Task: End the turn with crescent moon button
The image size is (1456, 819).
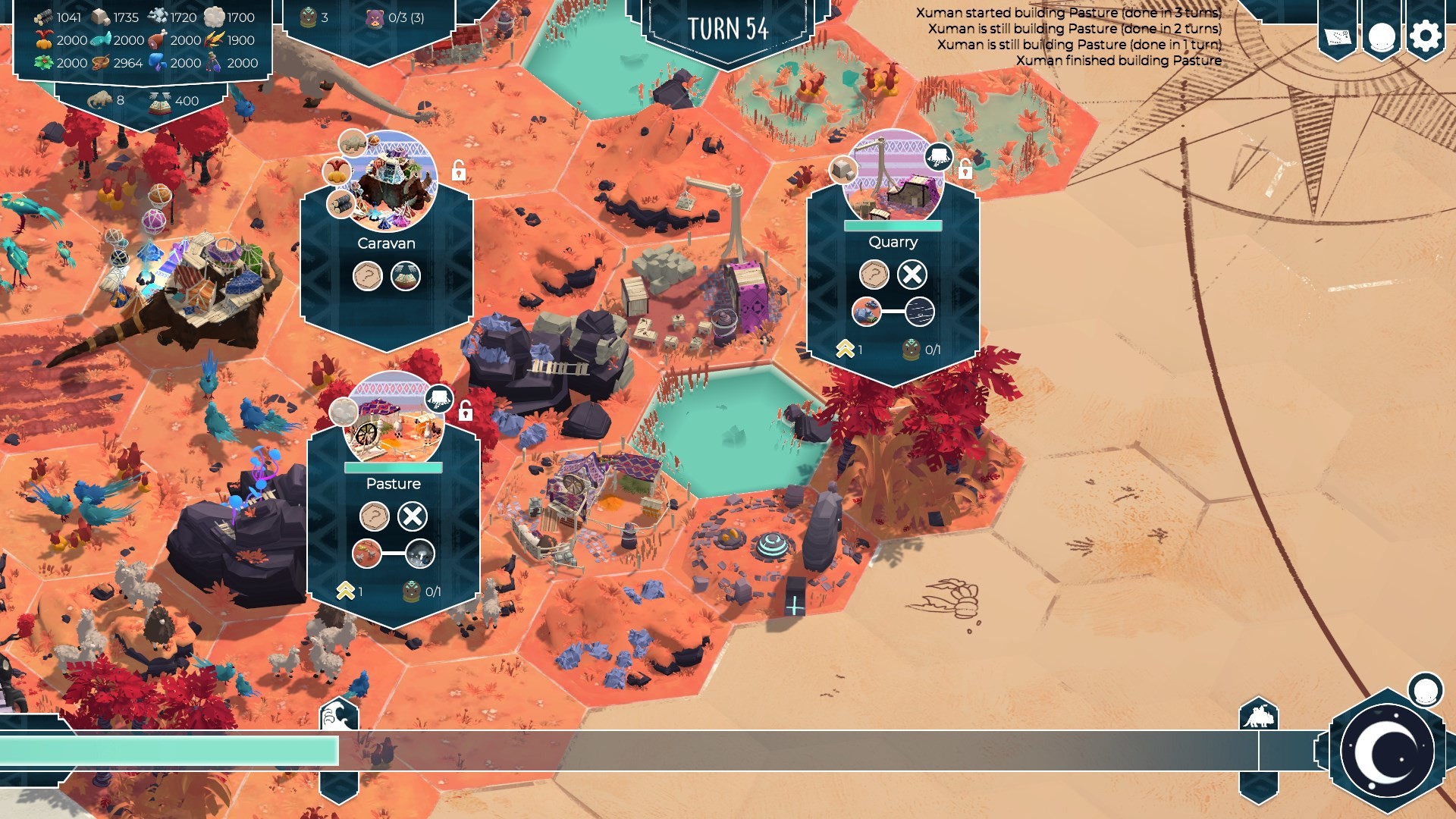Action: [x=1387, y=751]
